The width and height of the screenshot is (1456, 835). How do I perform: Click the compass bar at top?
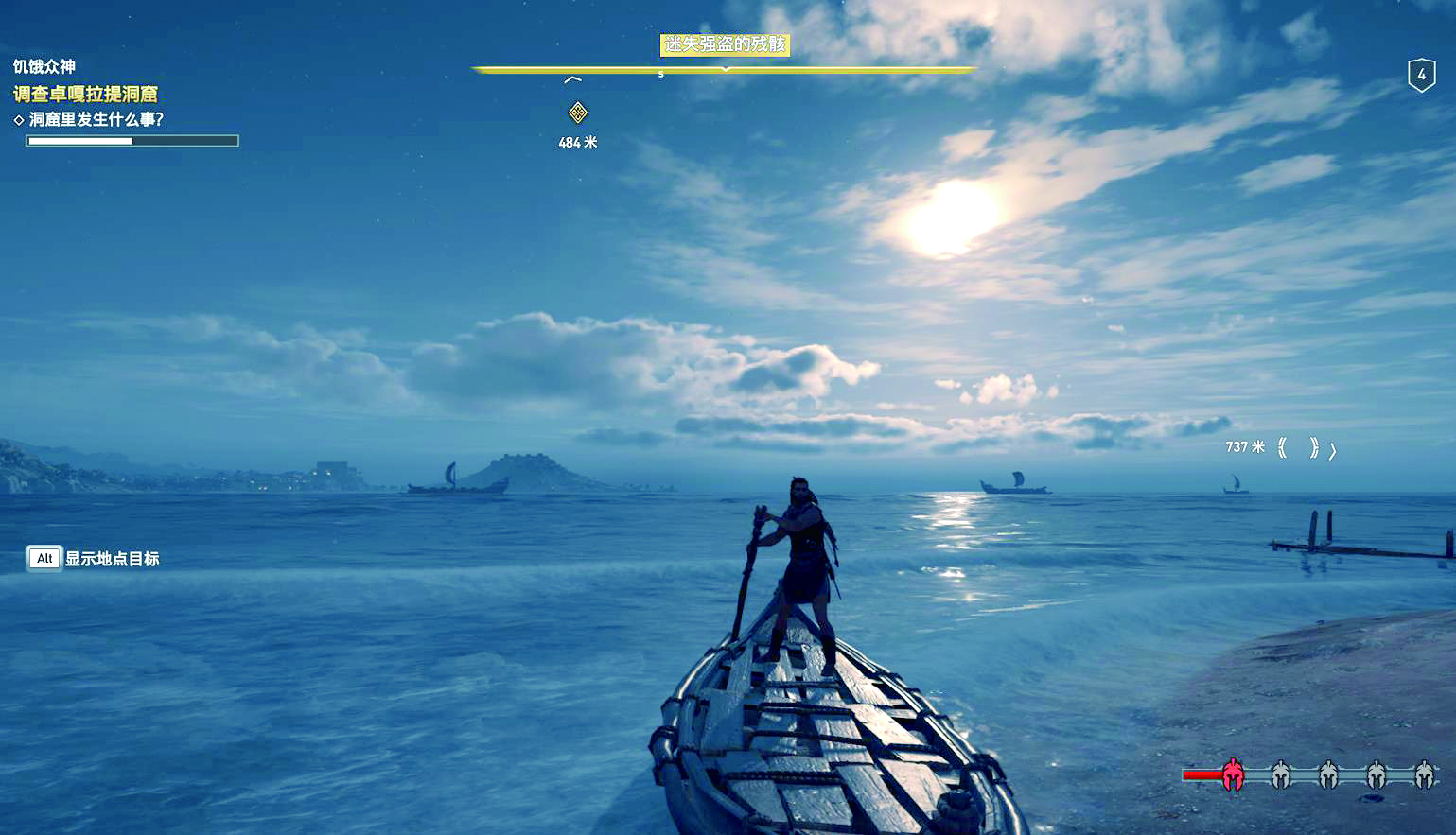click(x=724, y=69)
